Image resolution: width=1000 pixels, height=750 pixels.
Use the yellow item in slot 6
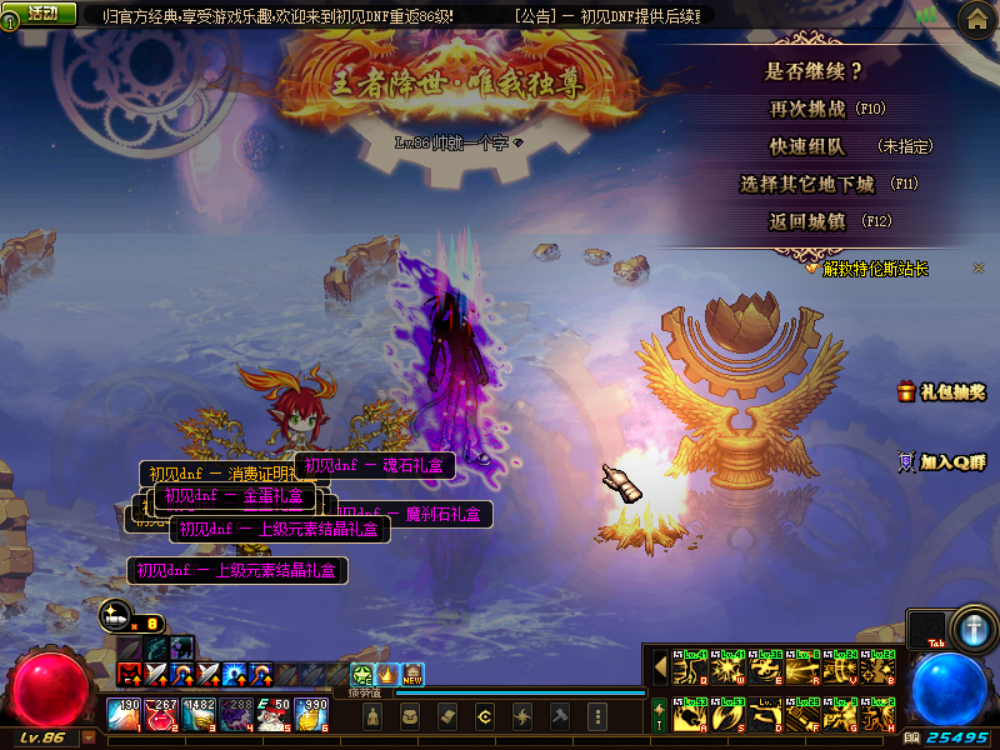(x=312, y=714)
